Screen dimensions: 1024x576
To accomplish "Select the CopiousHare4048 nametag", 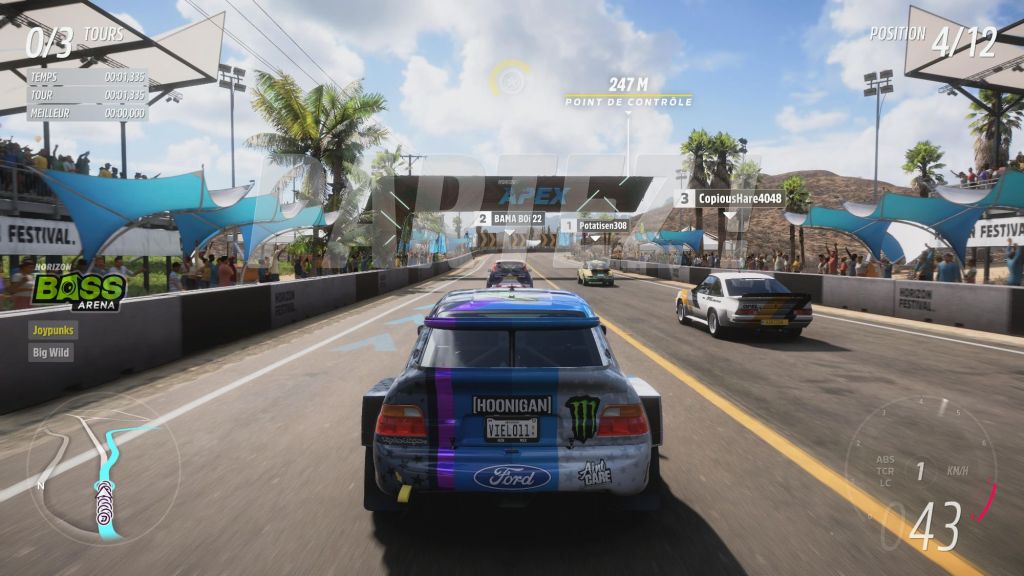I will pyautogui.click(x=729, y=198).
